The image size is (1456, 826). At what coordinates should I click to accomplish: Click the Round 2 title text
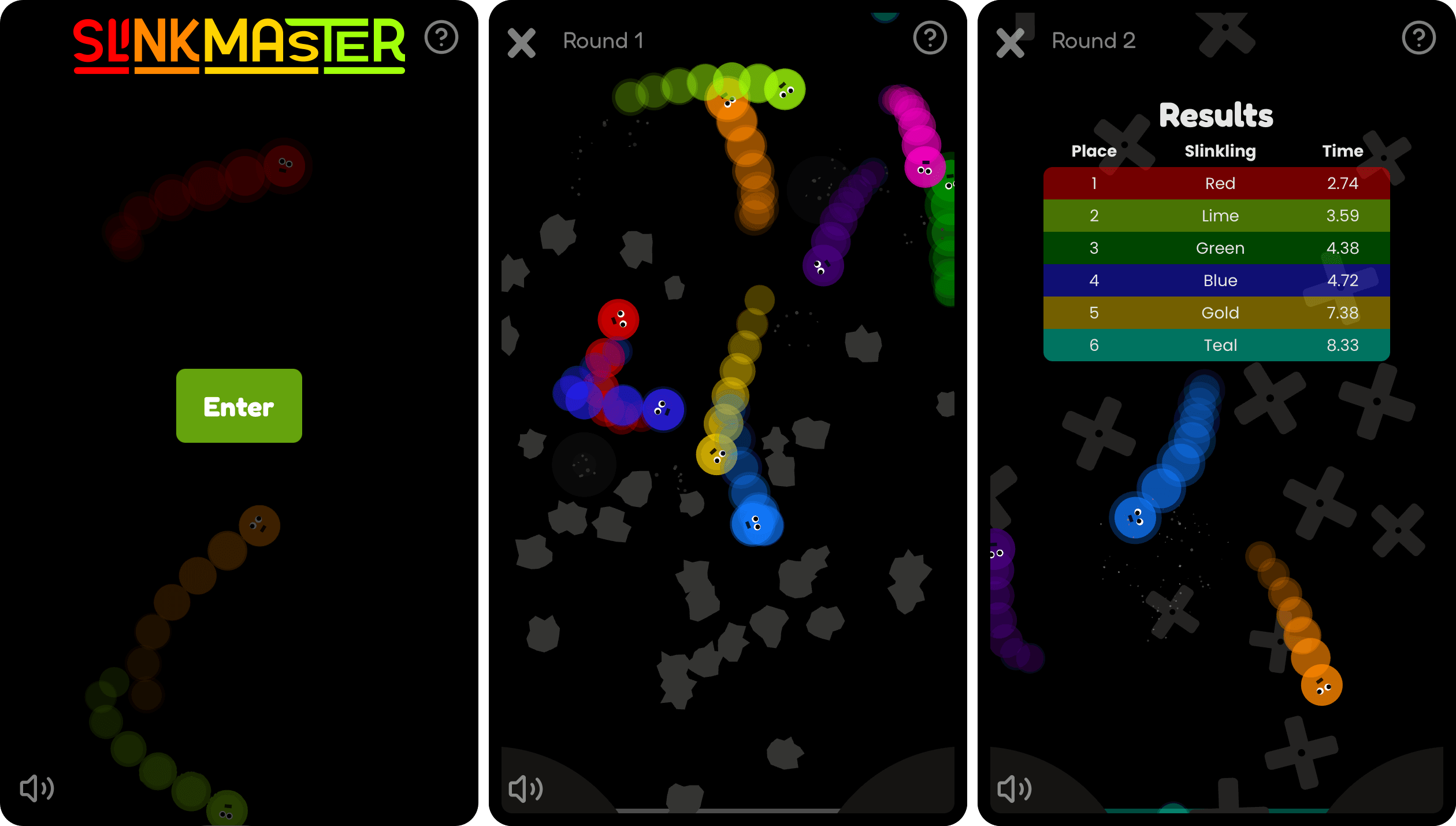point(1093,40)
